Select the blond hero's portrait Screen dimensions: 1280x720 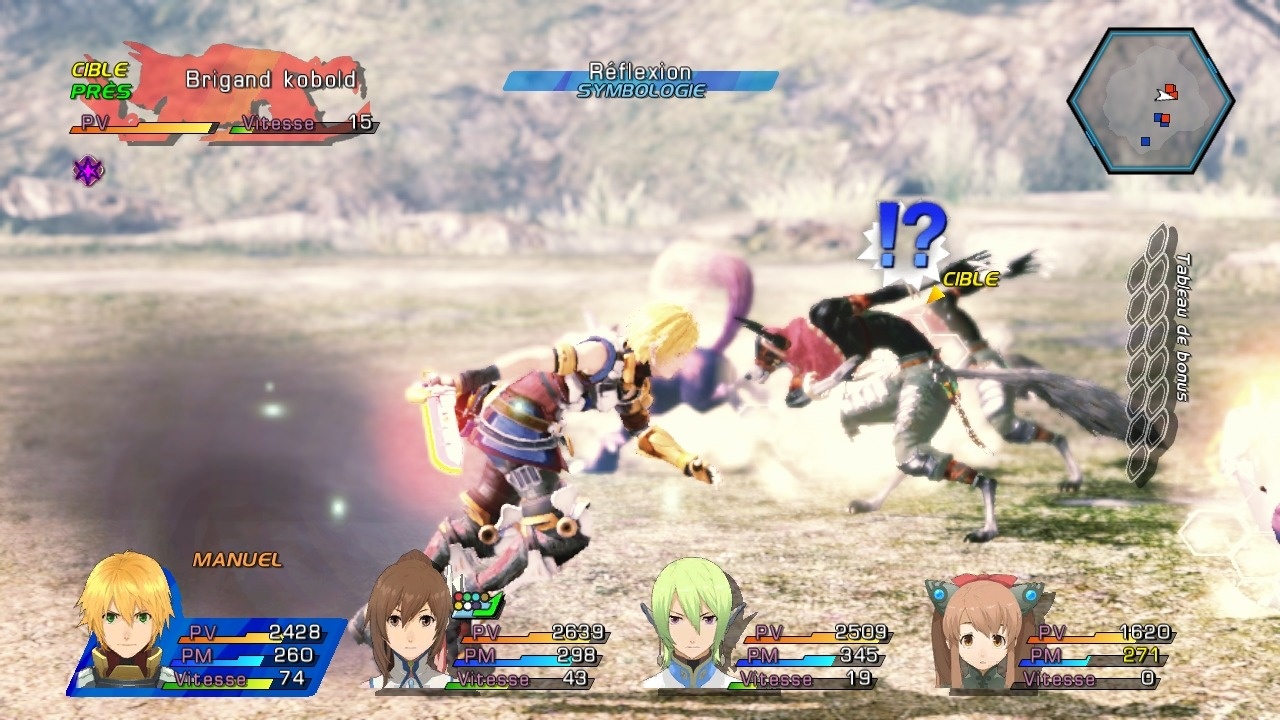click(x=124, y=622)
